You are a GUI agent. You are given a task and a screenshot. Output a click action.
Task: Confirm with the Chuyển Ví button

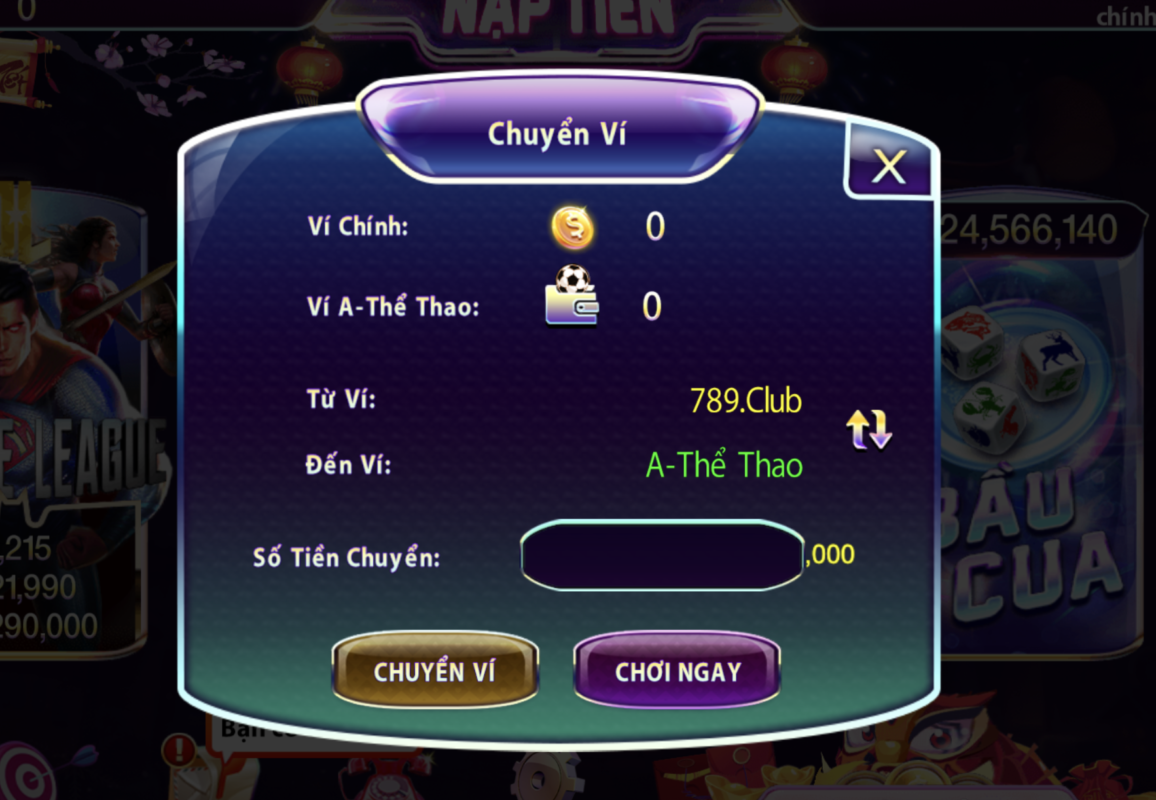(434, 671)
